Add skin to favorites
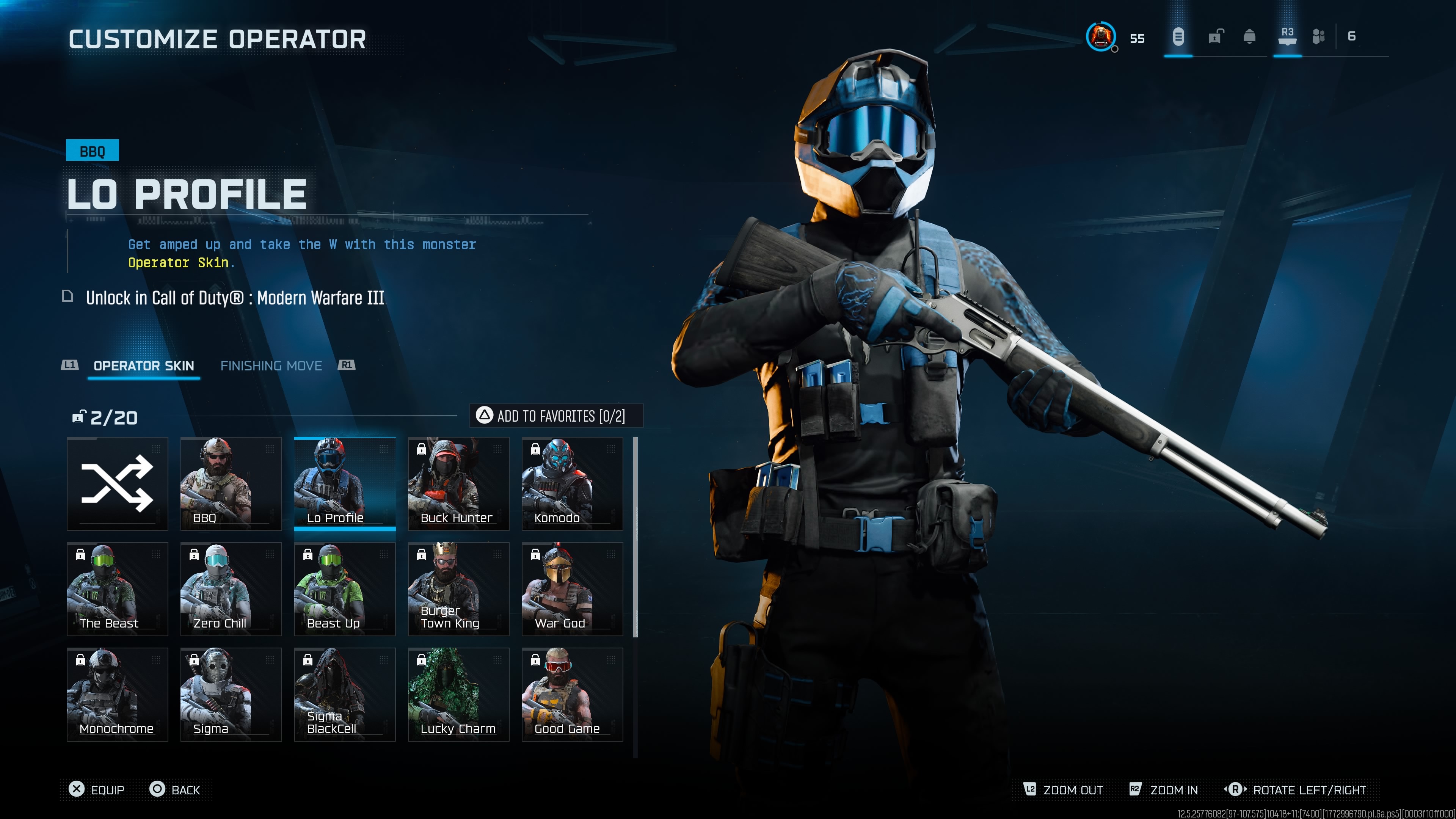The height and width of the screenshot is (819, 1456). coord(556,416)
